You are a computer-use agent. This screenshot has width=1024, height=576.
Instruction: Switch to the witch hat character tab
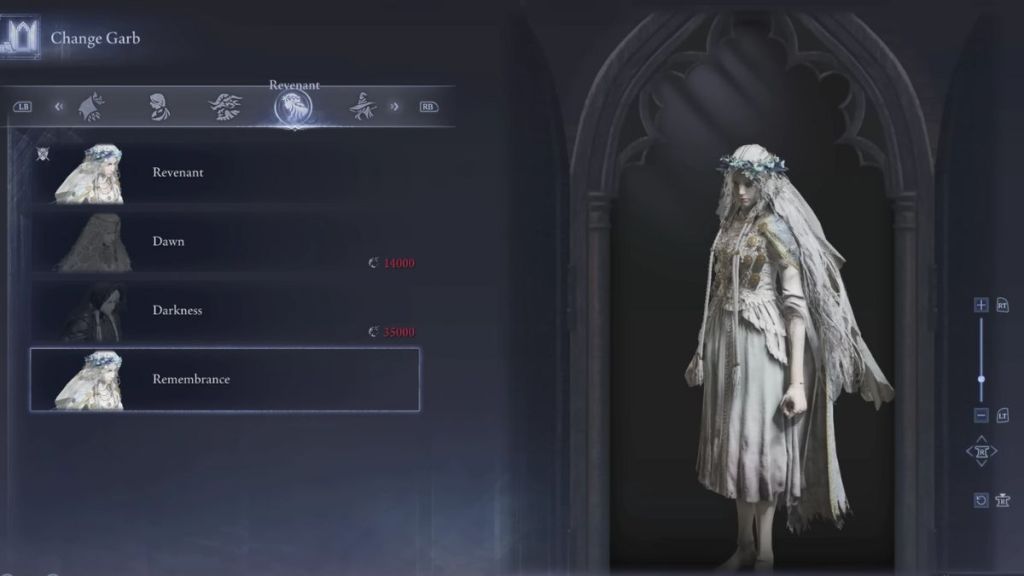click(x=363, y=107)
